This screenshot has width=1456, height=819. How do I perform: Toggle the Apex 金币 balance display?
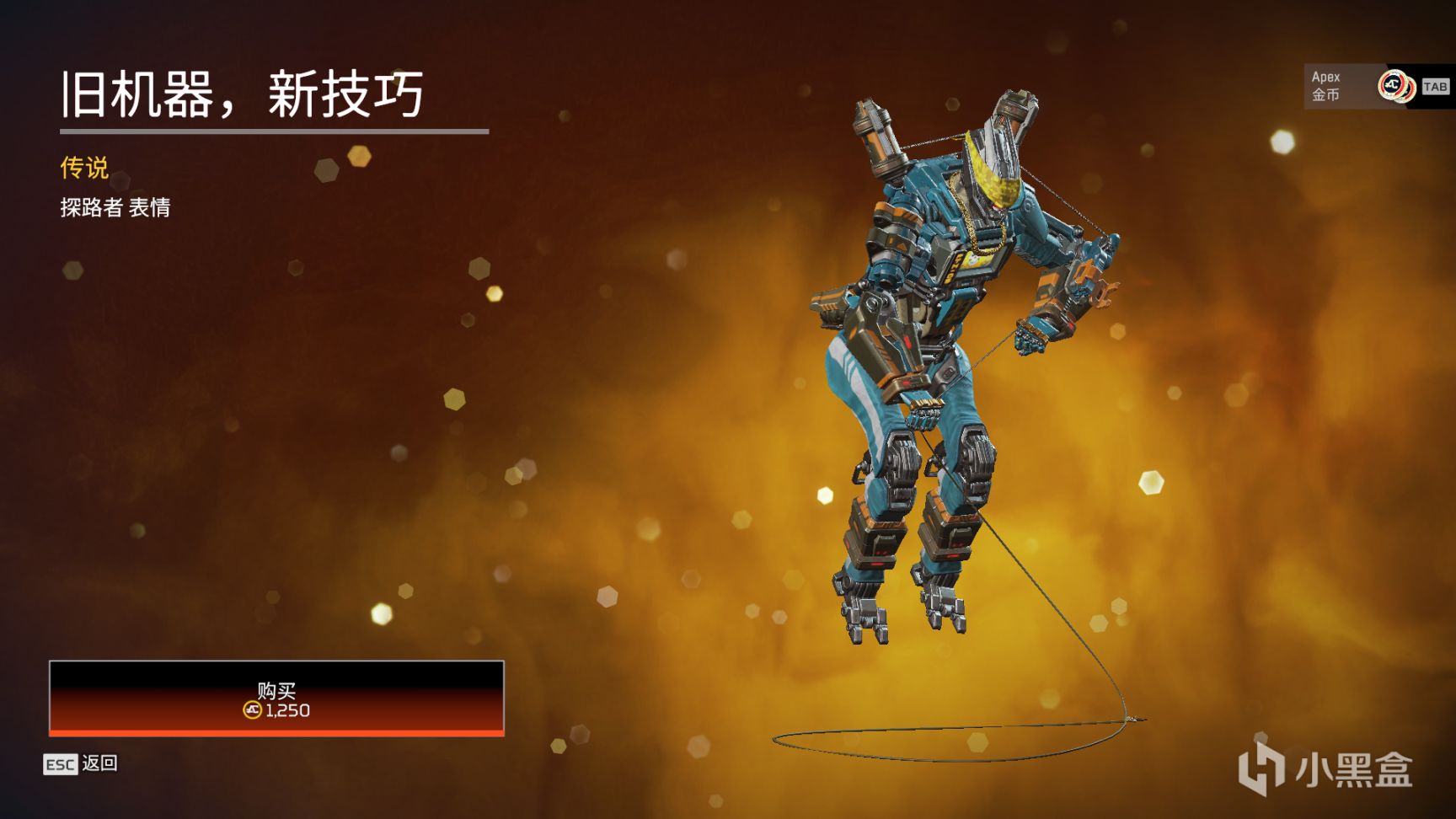tap(1327, 84)
